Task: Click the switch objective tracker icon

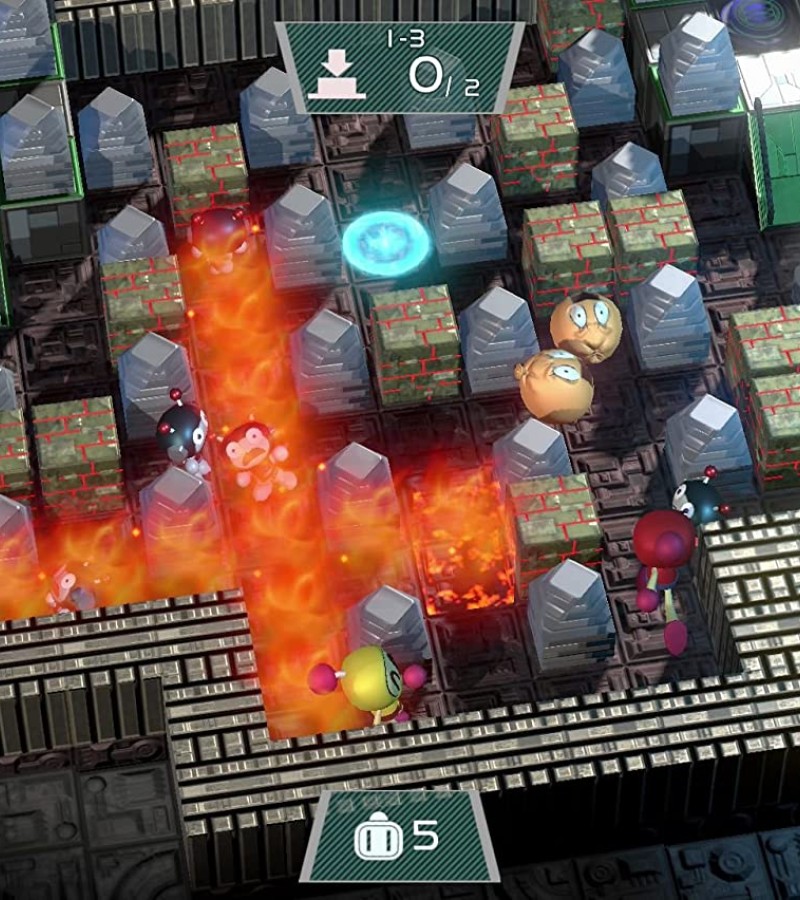Action: (x=337, y=75)
